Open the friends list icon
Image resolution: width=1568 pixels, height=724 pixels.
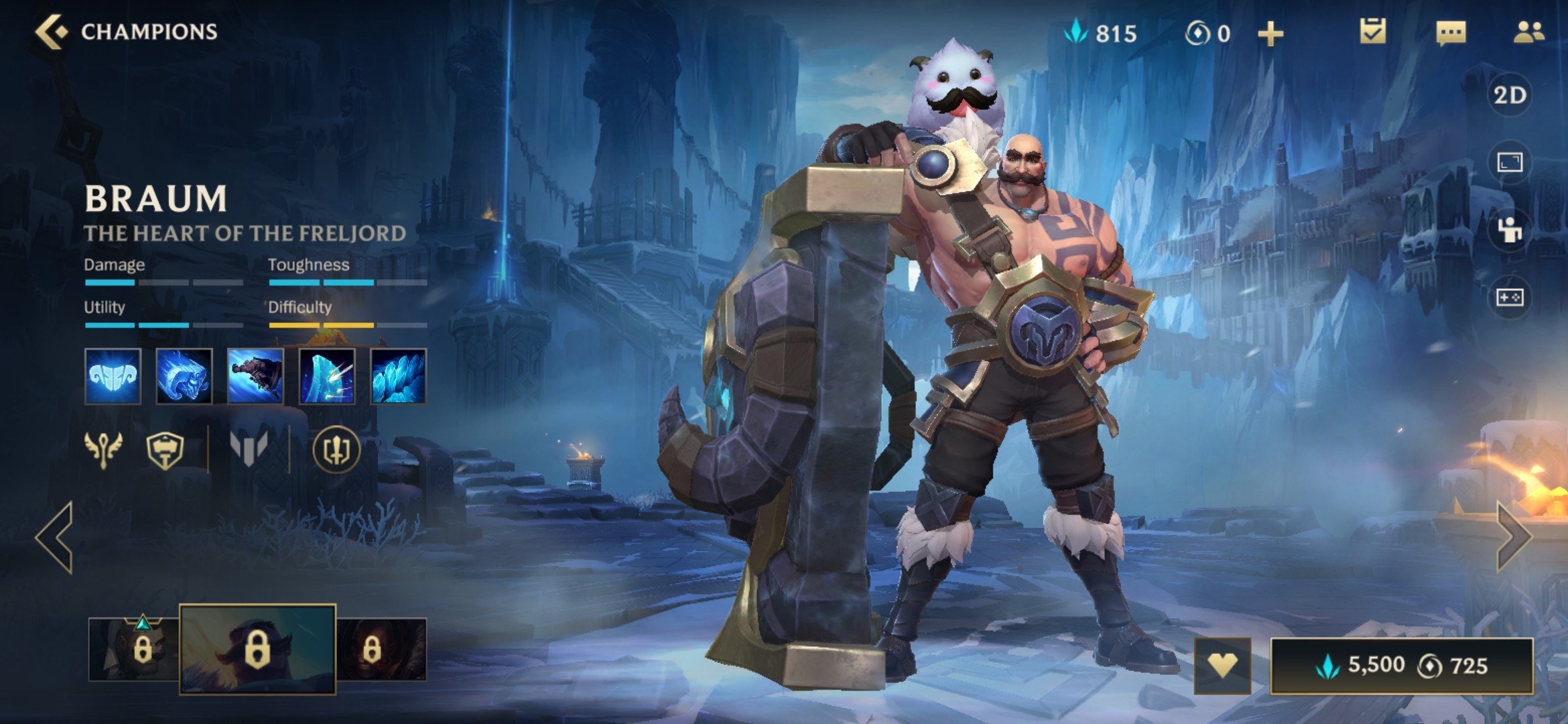(x=1528, y=32)
